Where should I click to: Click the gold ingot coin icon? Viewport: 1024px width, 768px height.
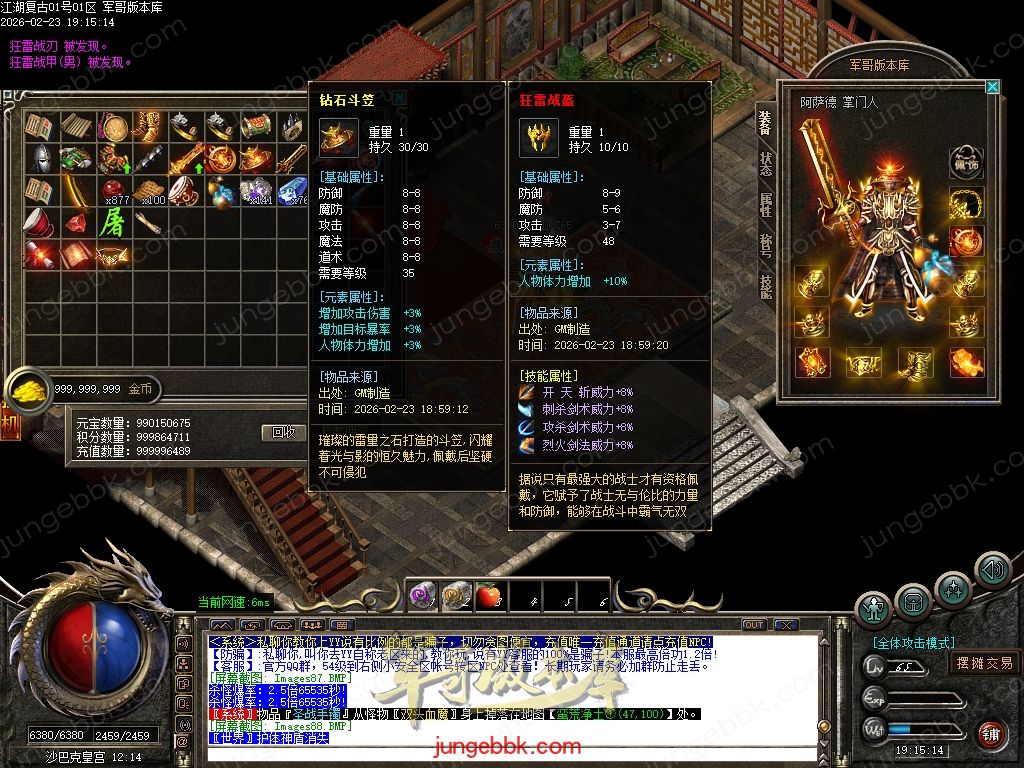tap(26, 389)
